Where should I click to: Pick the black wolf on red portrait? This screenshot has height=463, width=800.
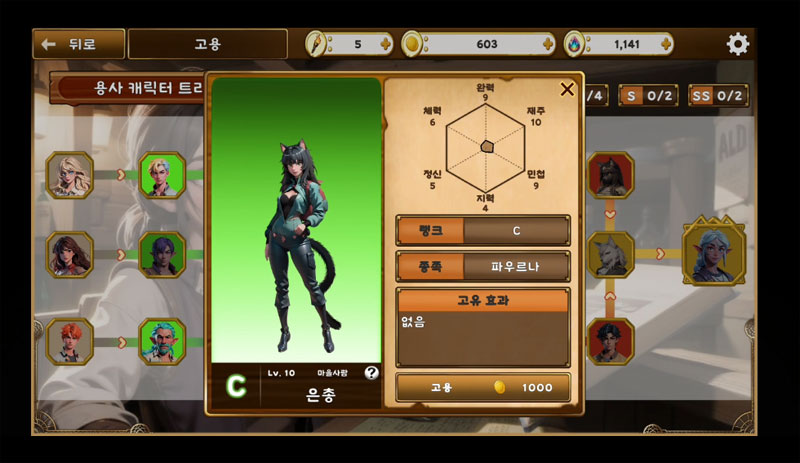click(x=610, y=175)
